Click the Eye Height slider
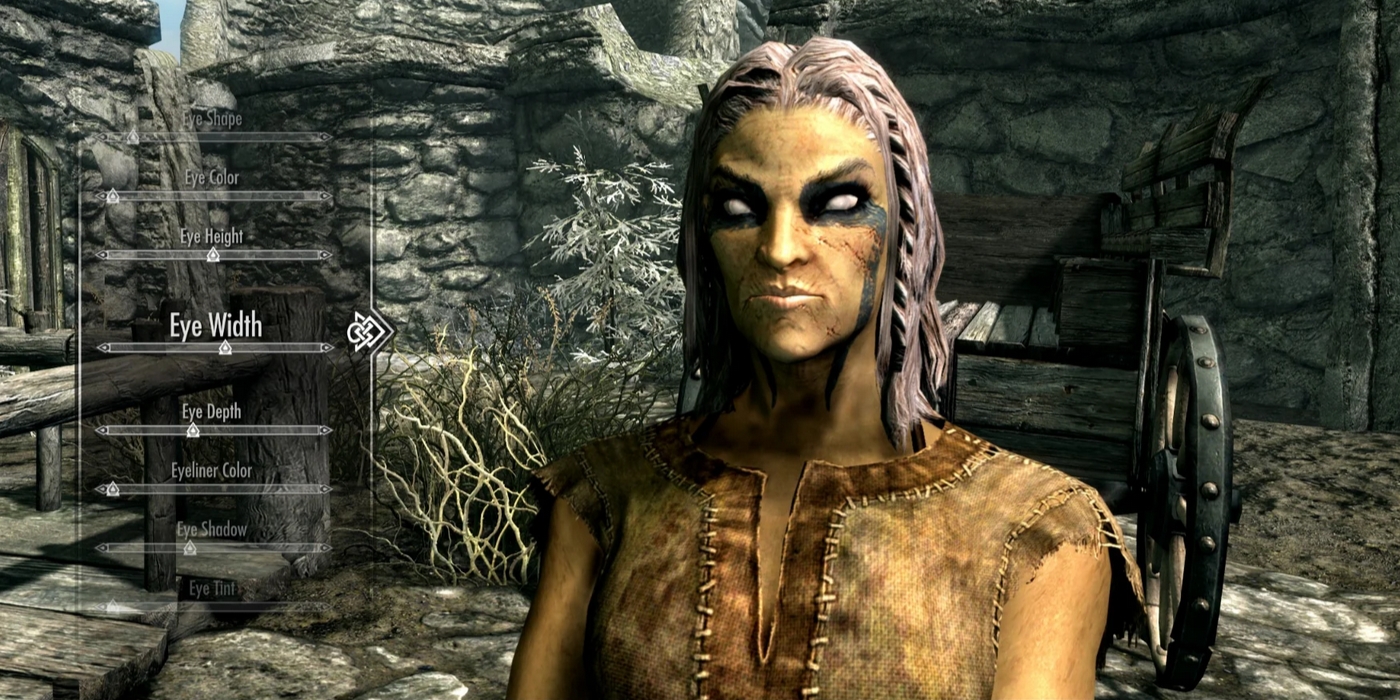This screenshot has height=700, width=1400. [214, 255]
